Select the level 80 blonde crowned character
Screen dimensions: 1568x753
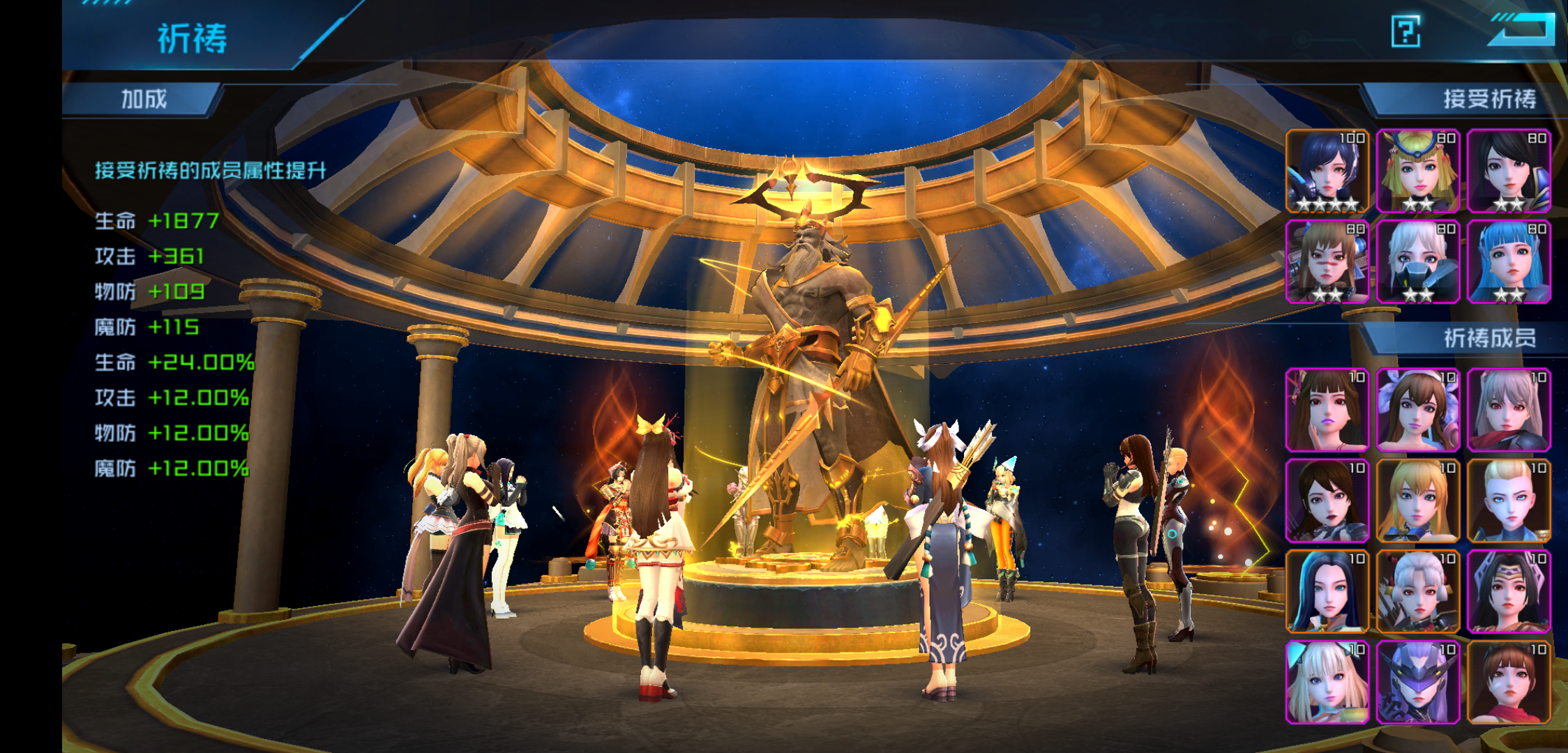(1419, 171)
